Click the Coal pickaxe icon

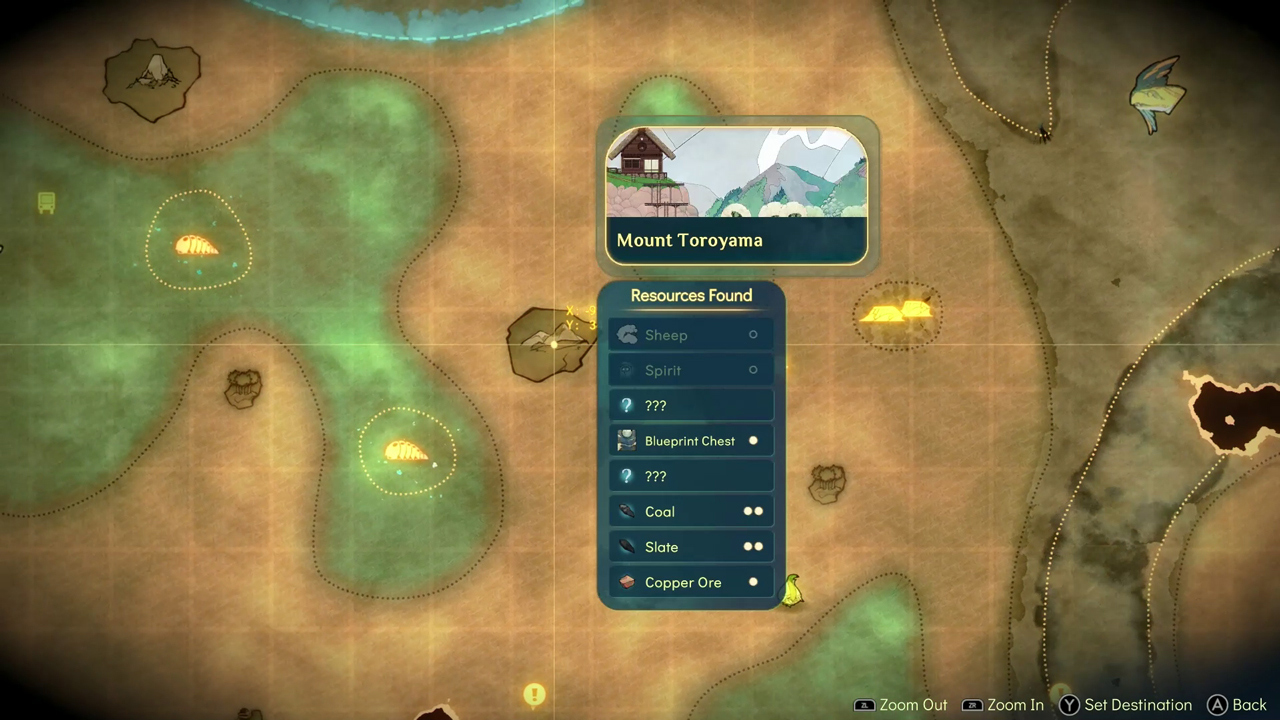pyautogui.click(x=627, y=511)
